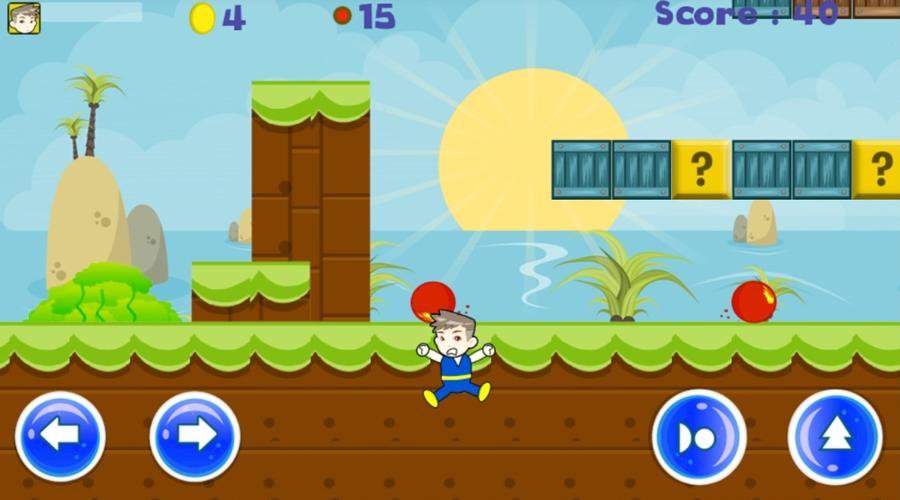Tap the left arrow move button
Viewport: 900px width, 500px height.
click(60, 436)
